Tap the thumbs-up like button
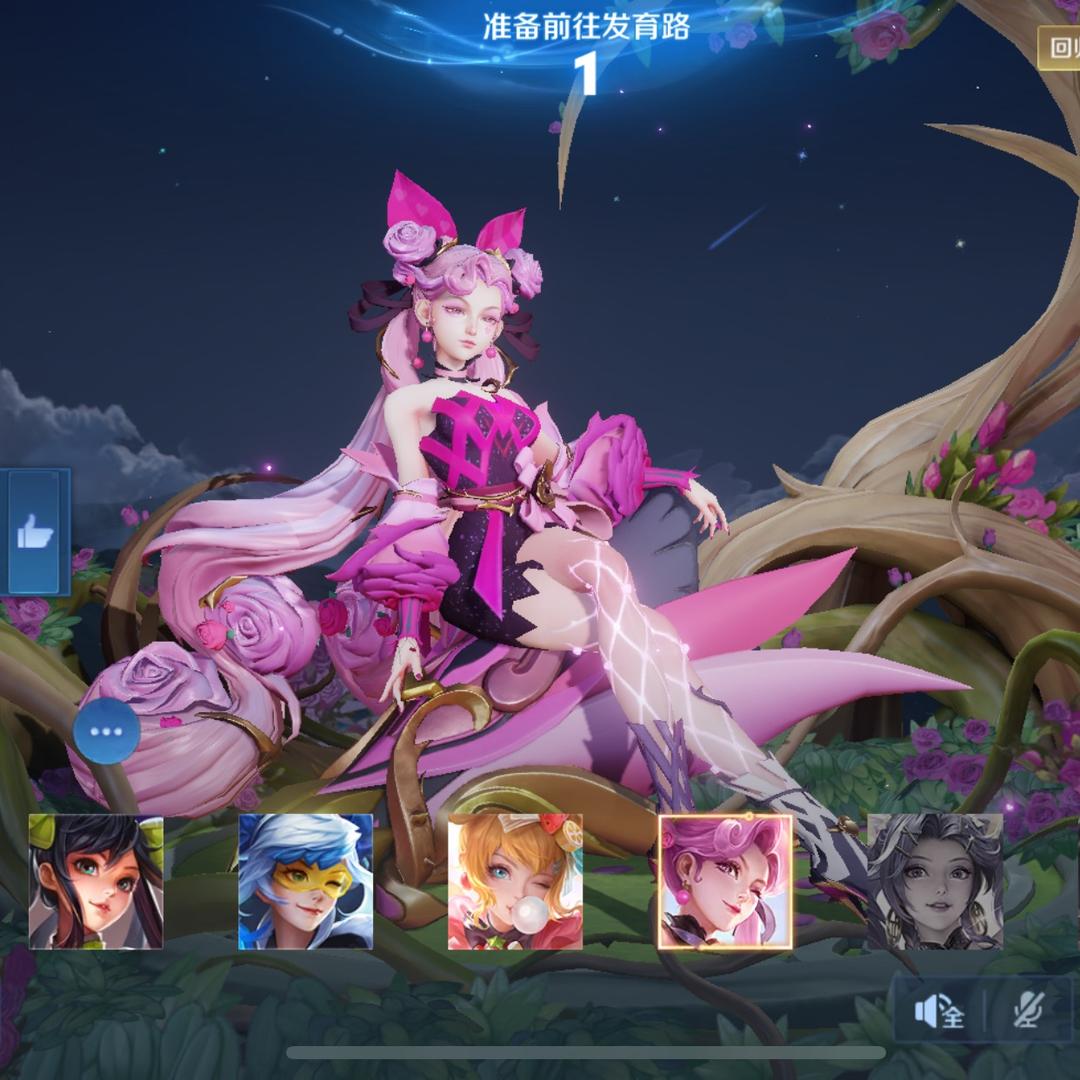 [x=37, y=532]
